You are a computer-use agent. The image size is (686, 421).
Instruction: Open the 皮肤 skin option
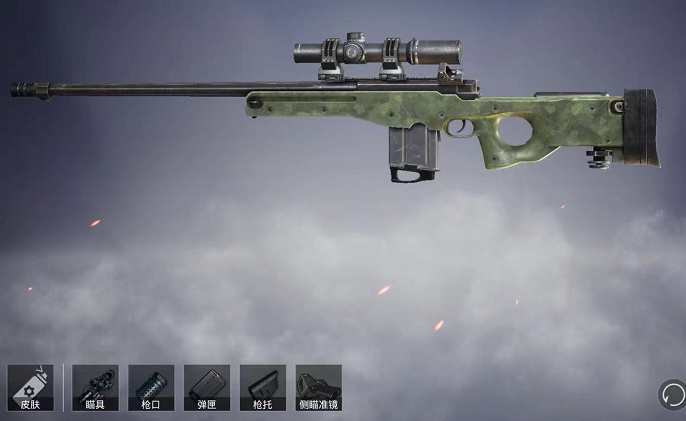pyautogui.click(x=30, y=388)
